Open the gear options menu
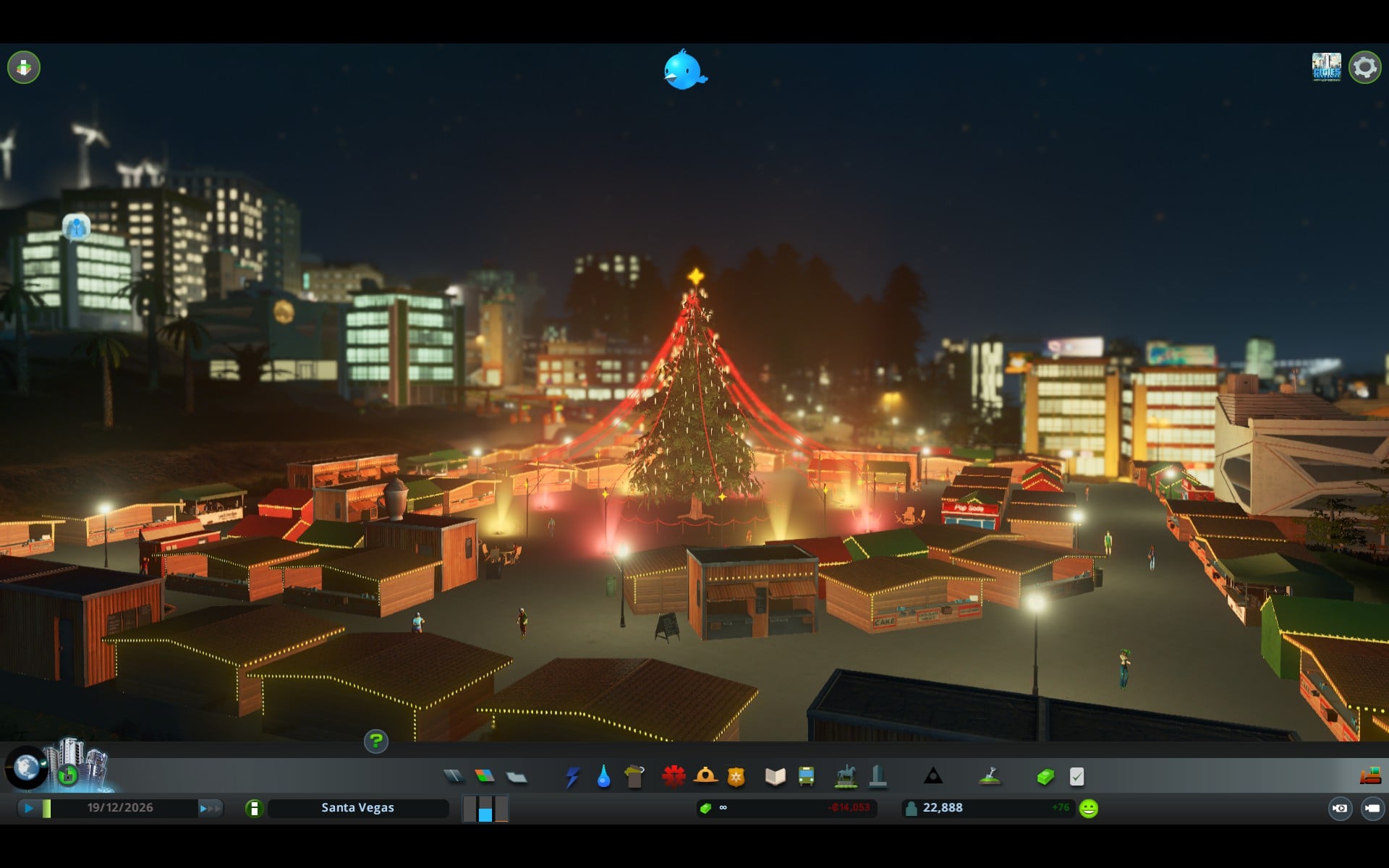 tap(1364, 67)
